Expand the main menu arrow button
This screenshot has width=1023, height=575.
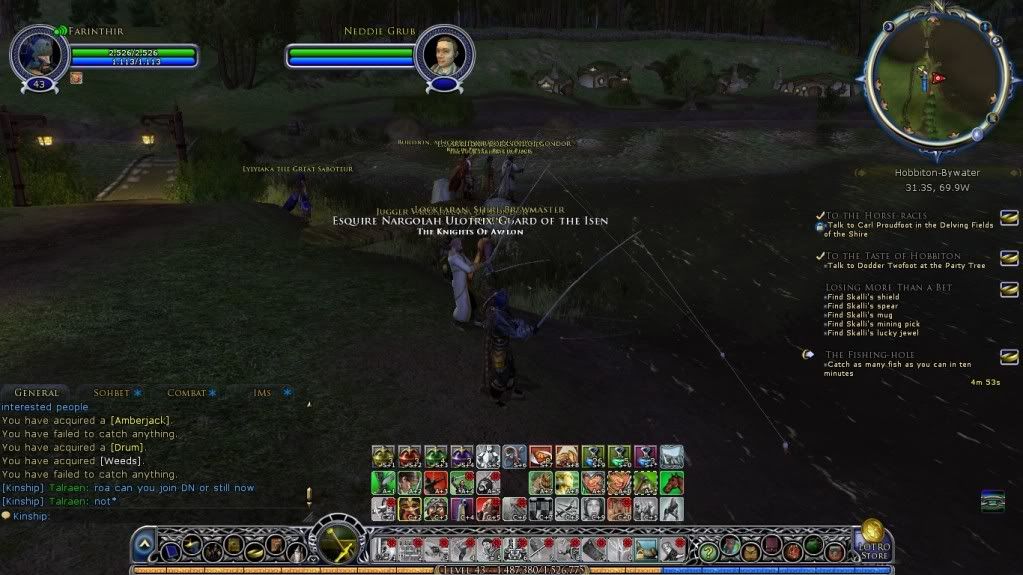[x=145, y=545]
